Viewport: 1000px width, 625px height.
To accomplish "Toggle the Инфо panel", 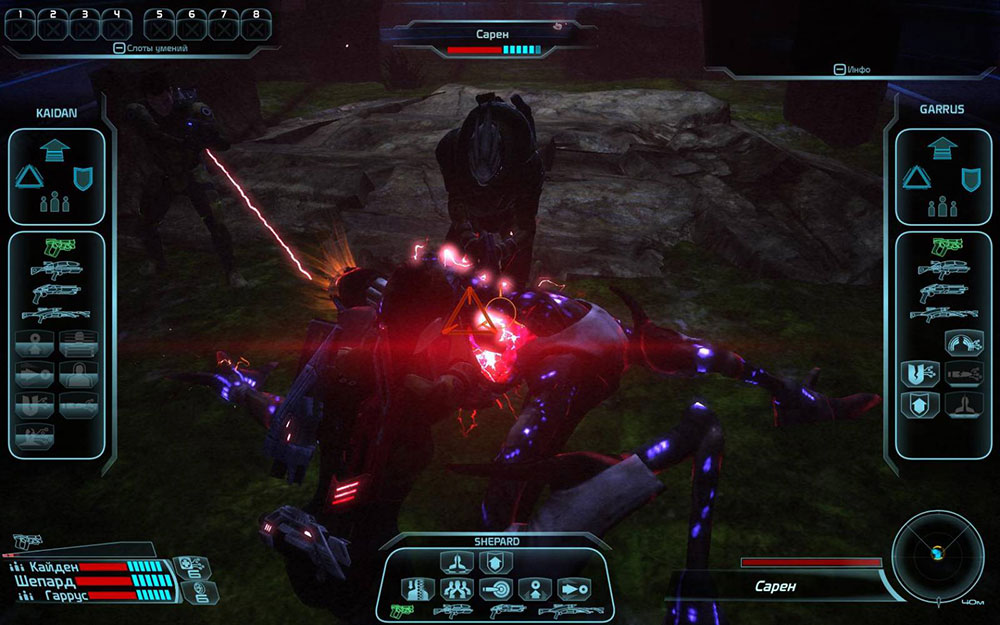I will click(839, 70).
